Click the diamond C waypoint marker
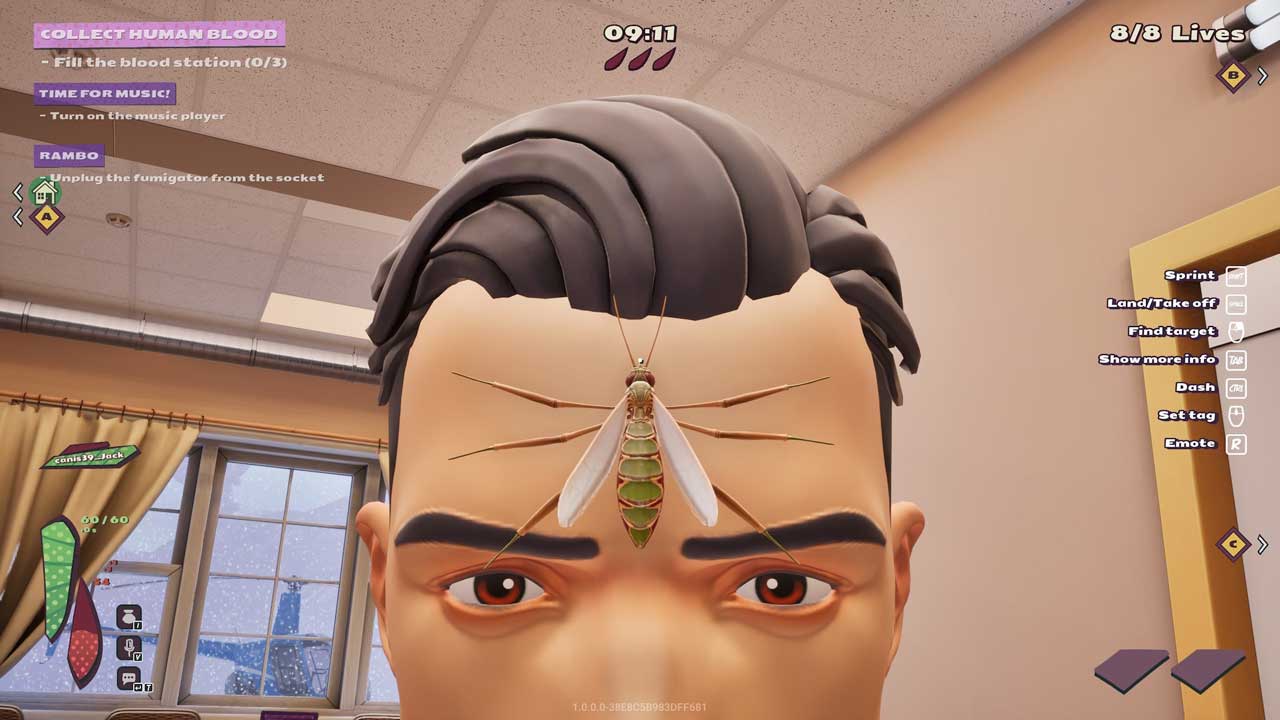1280x720 pixels. click(1234, 544)
